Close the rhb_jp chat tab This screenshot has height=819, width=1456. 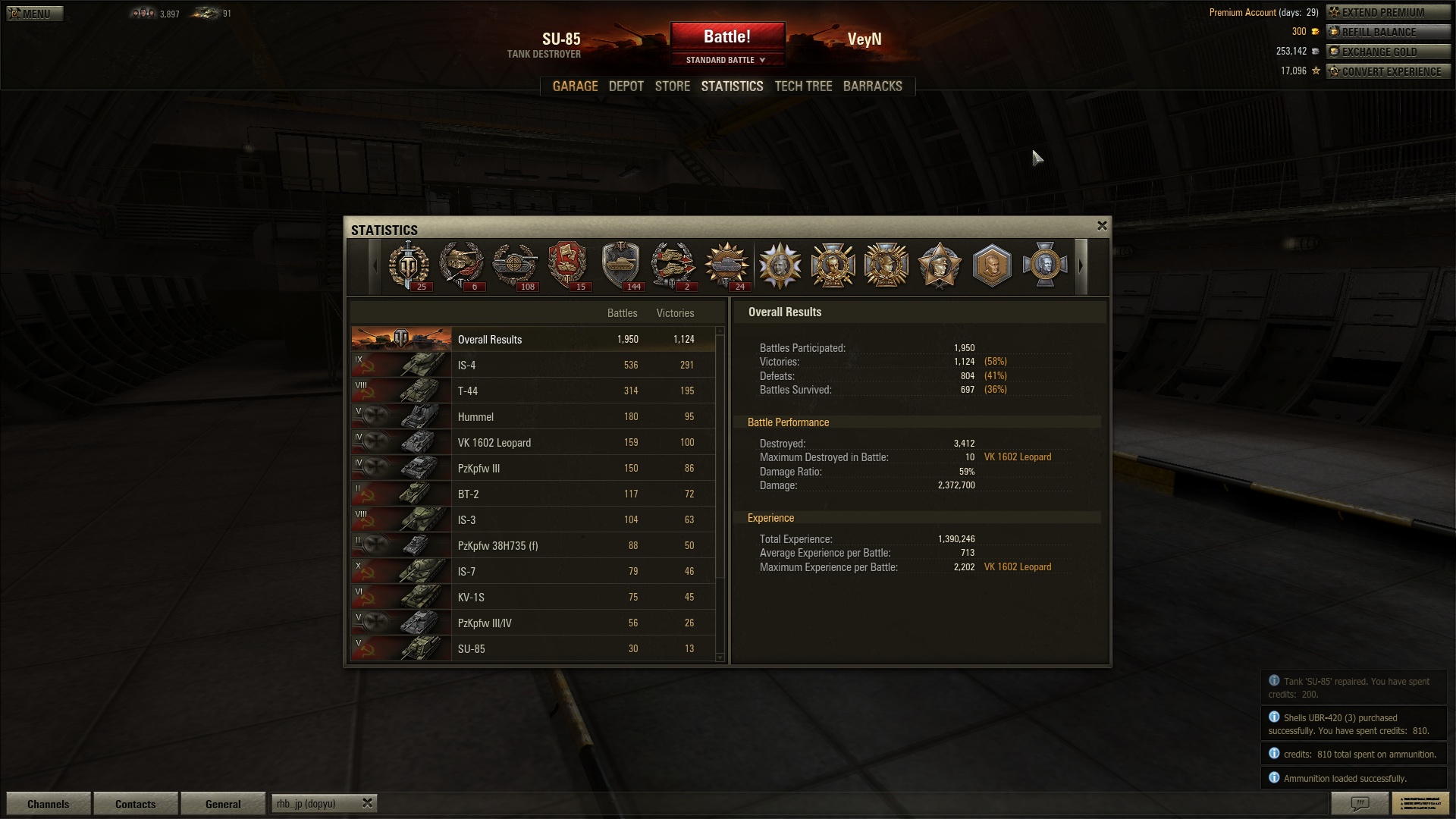[367, 802]
